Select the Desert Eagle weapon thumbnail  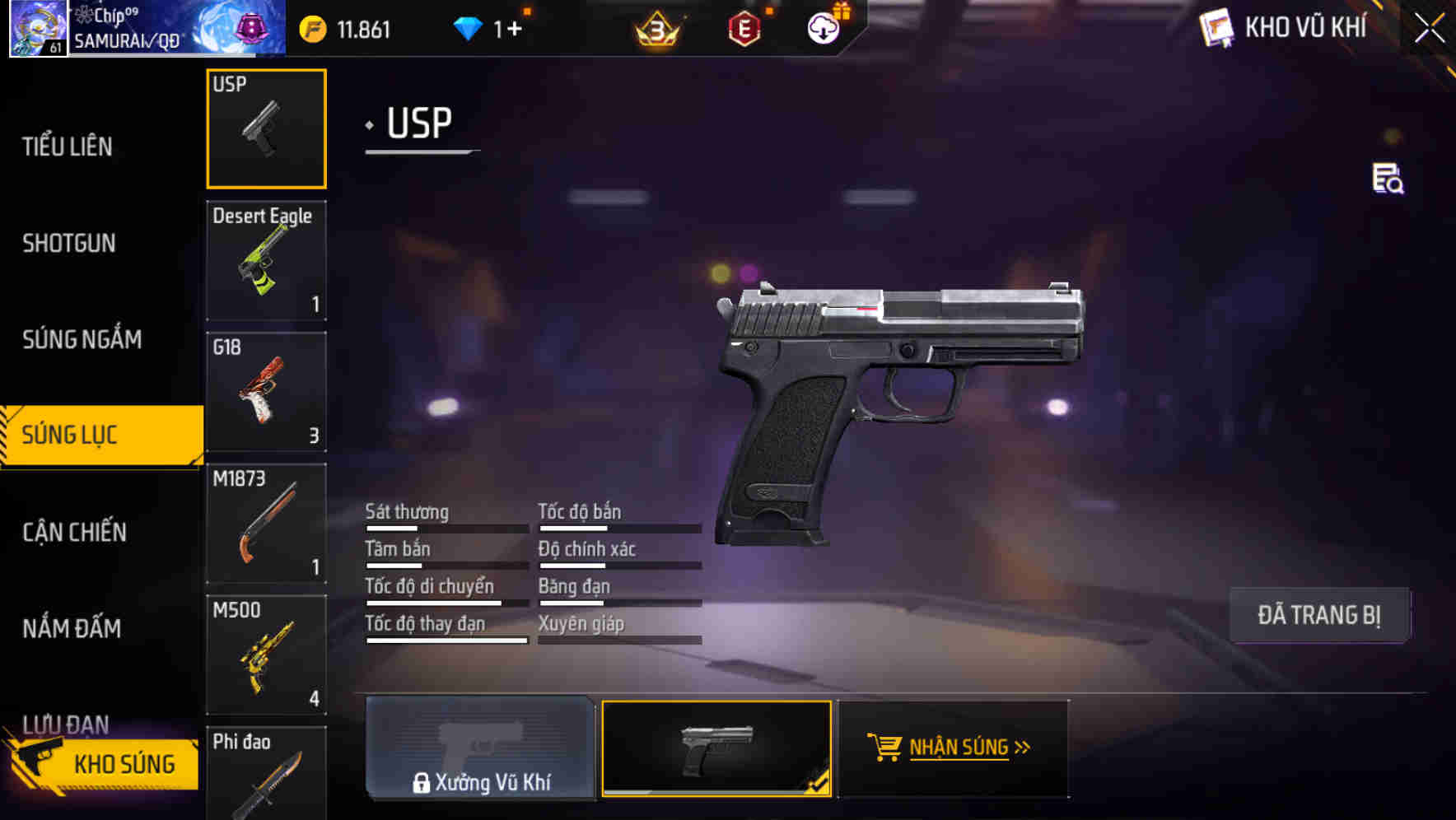[x=266, y=261]
